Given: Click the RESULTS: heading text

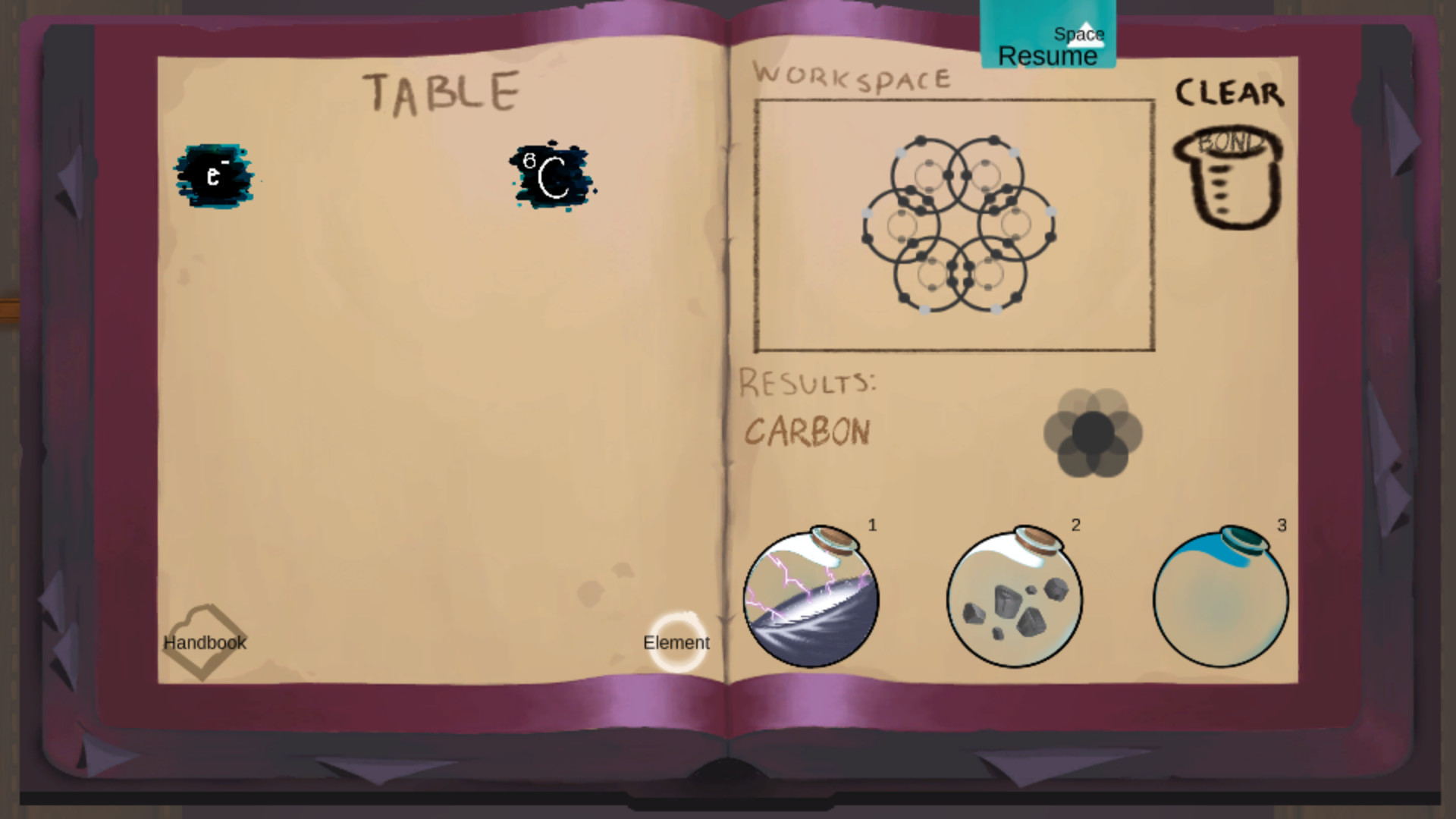Looking at the screenshot, I should pyautogui.click(x=810, y=381).
